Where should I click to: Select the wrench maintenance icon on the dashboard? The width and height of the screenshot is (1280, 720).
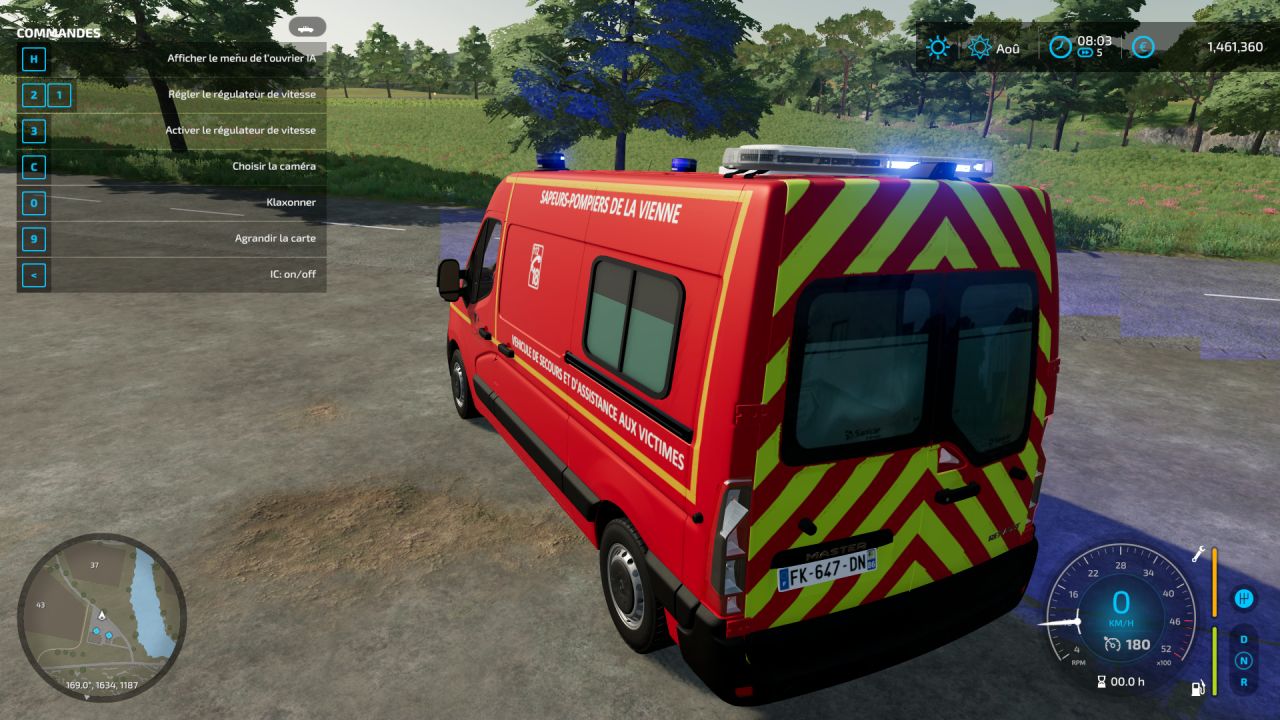pyautogui.click(x=1198, y=555)
